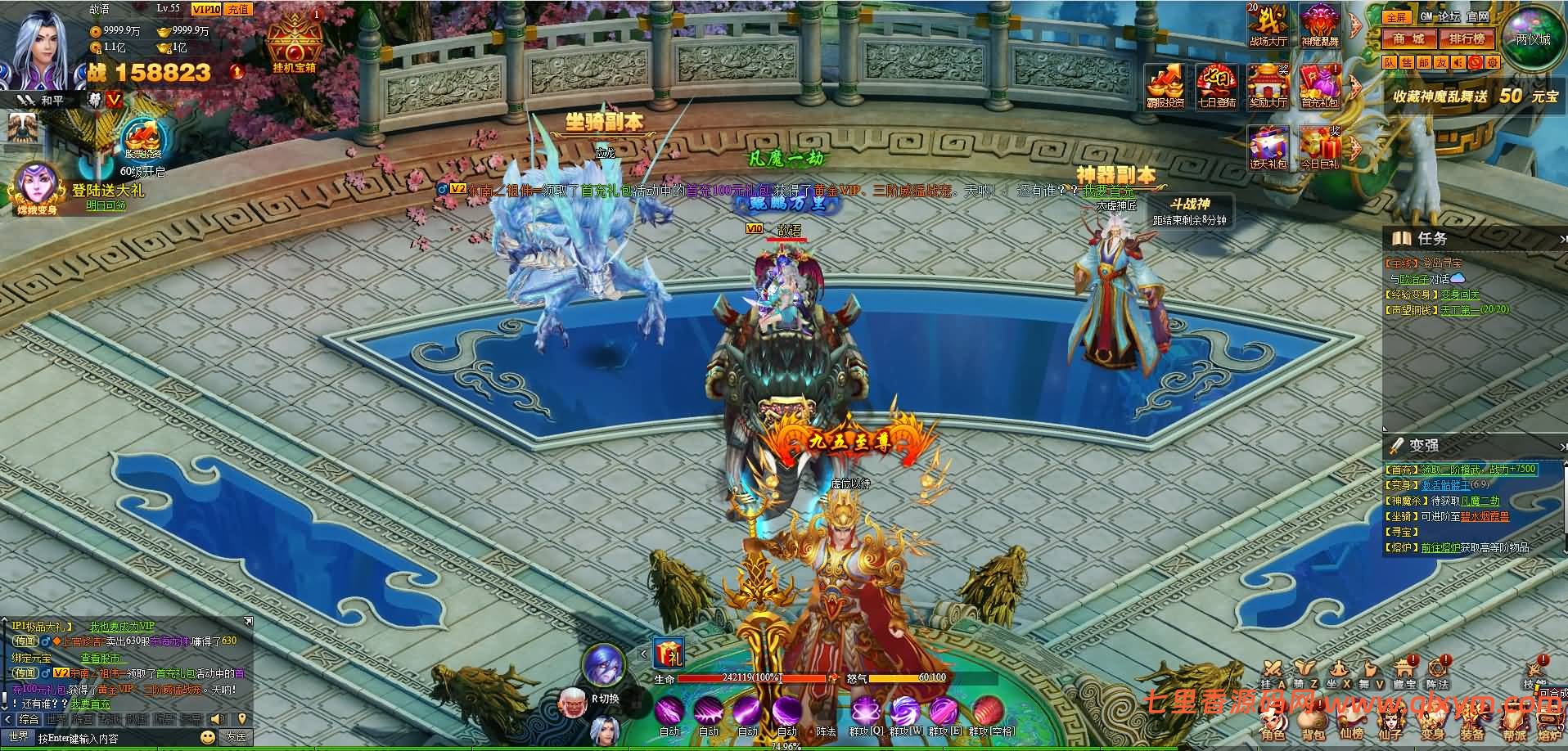Open the 充值 recharge button beside VIP10

click(x=238, y=9)
